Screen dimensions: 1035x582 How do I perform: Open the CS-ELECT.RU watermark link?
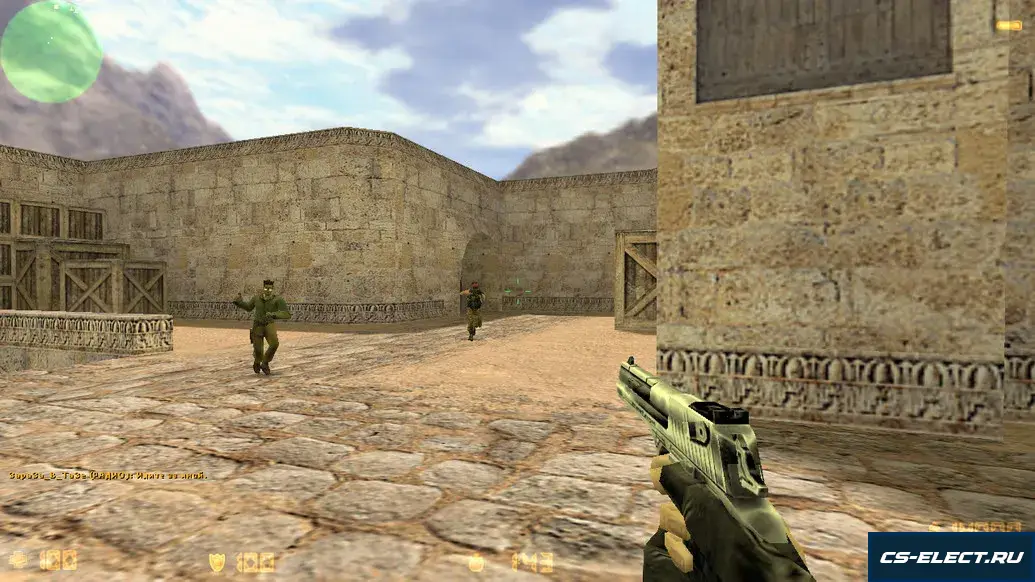point(951,557)
